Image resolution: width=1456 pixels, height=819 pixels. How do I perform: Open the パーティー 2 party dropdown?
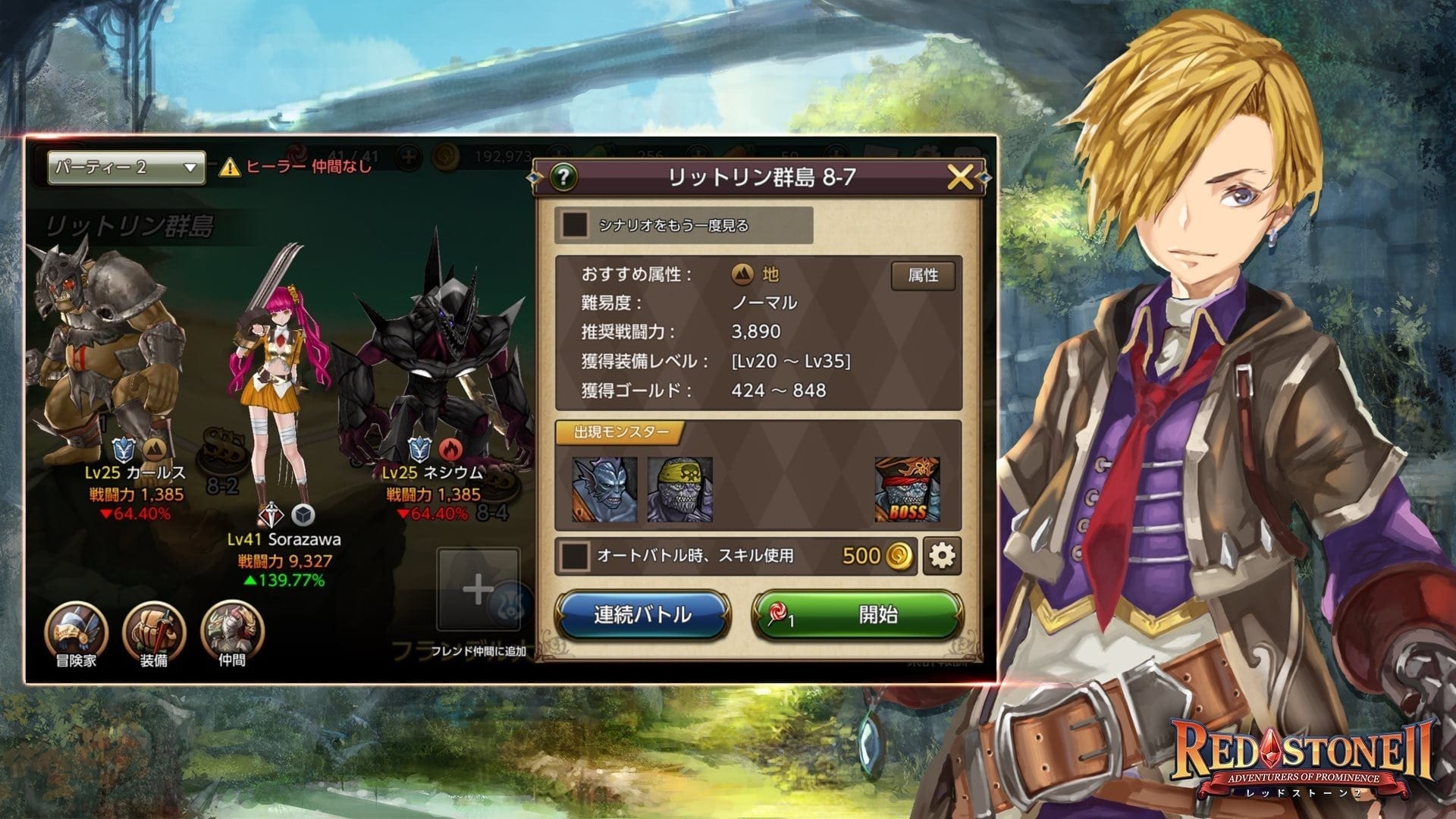(x=126, y=168)
